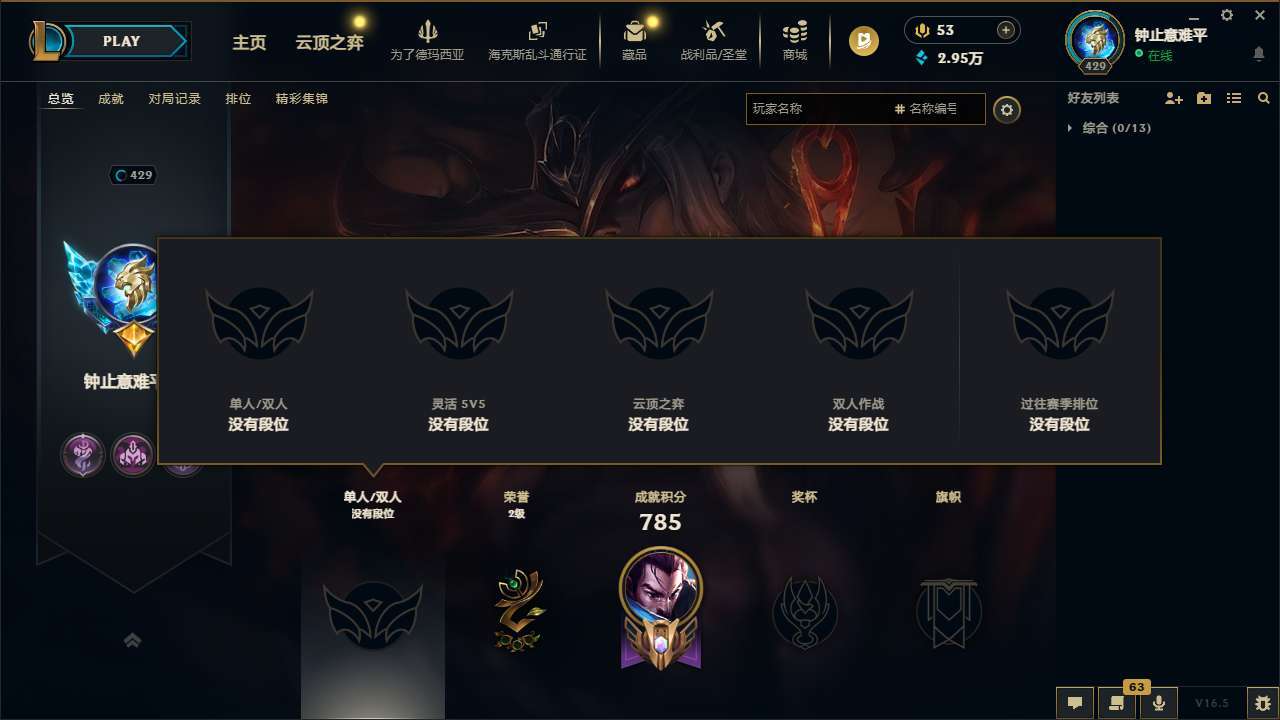
Task: Open the notification bell icon
Action: [x=1259, y=55]
